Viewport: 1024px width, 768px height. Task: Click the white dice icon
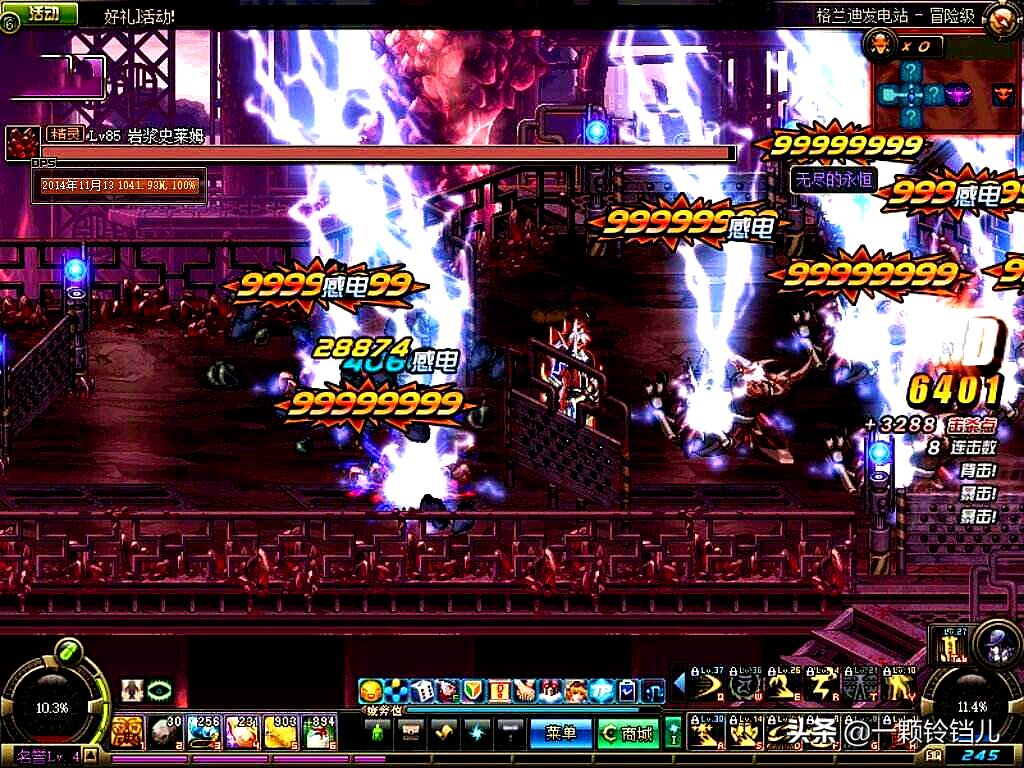pyautogui.click(x=421, y=690)
